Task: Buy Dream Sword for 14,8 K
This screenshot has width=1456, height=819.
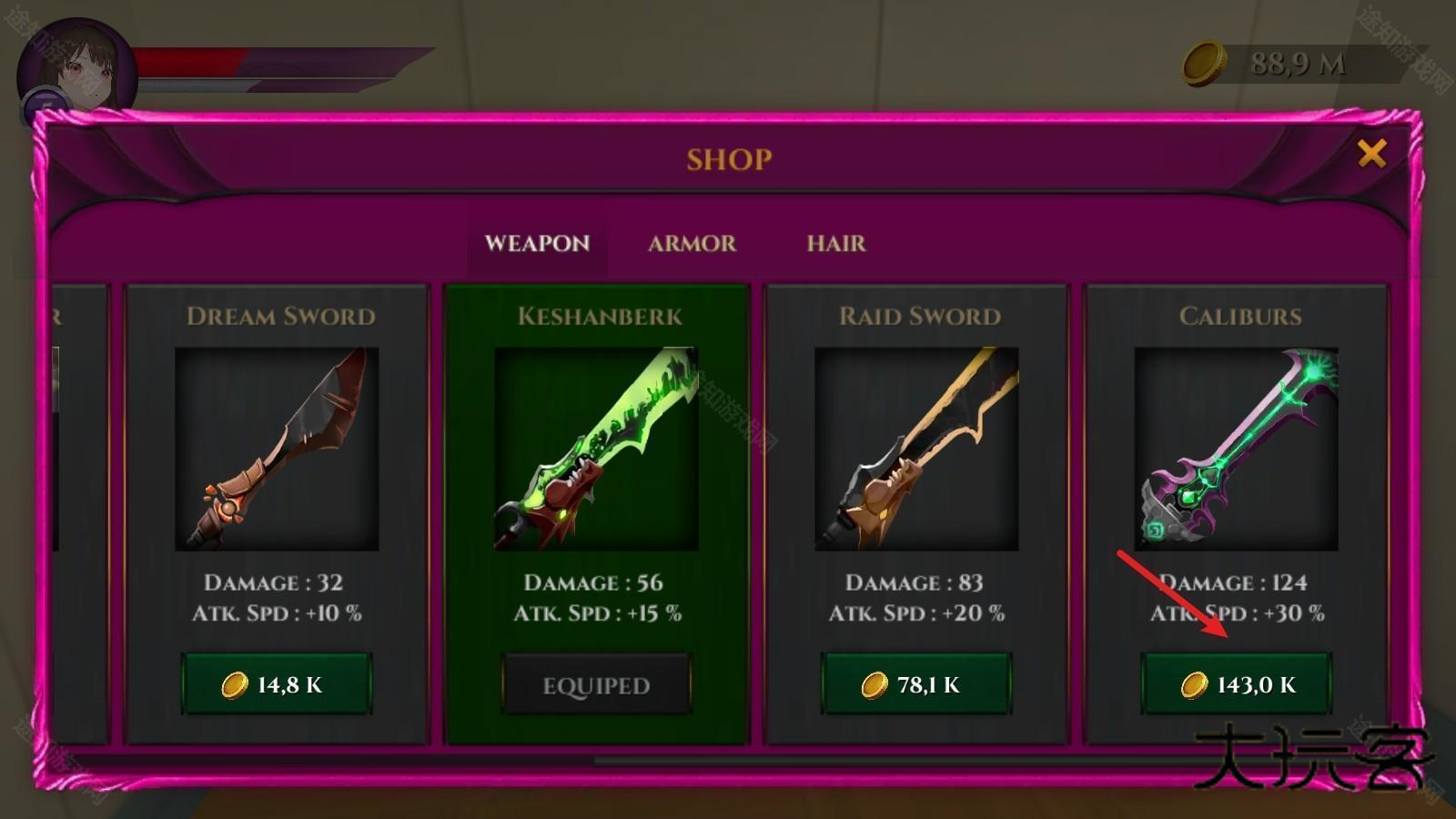Action: point(277,684)
